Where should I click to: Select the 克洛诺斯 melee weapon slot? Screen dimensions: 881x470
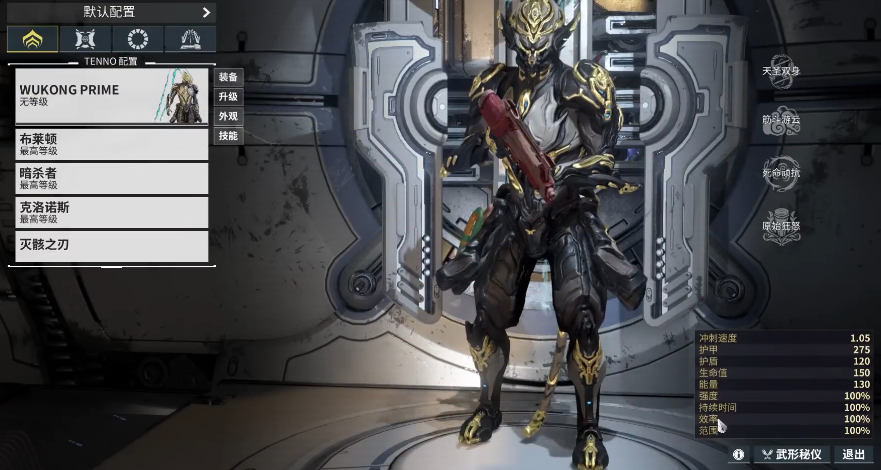(x=111, y=212)
